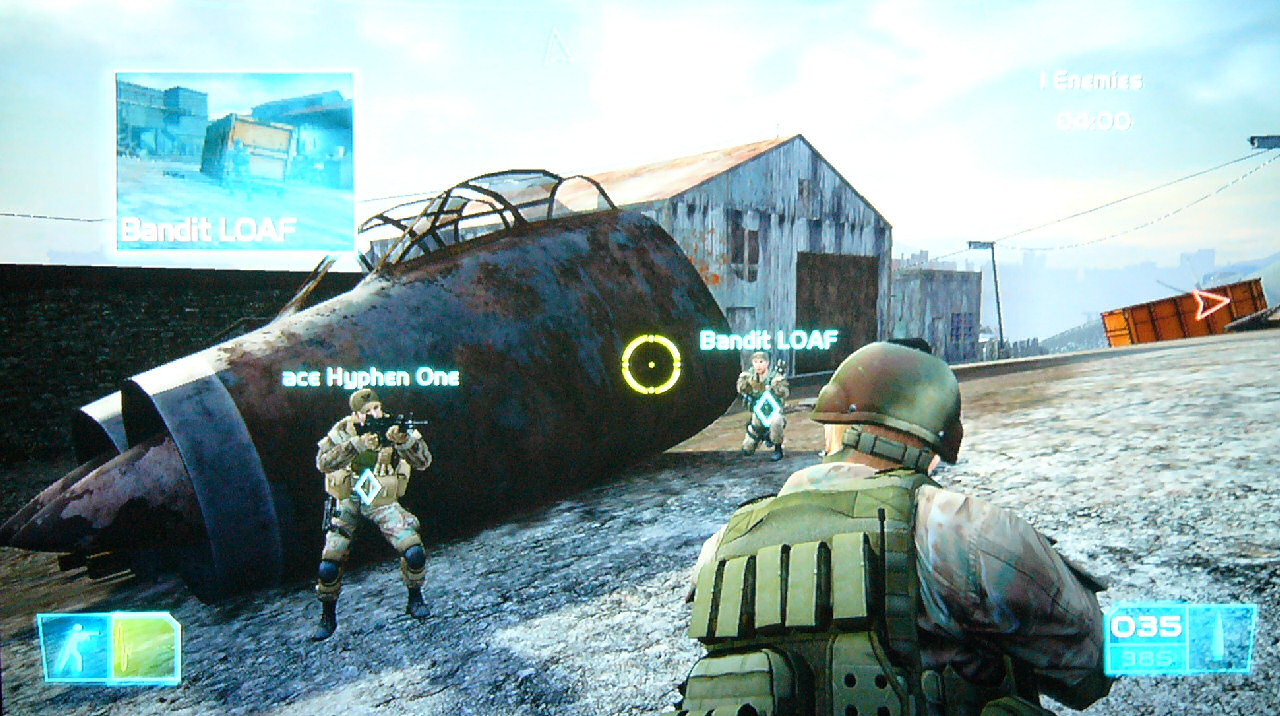Click the Bandit LOAF name tag by the hangar

(x=768, y=340)
